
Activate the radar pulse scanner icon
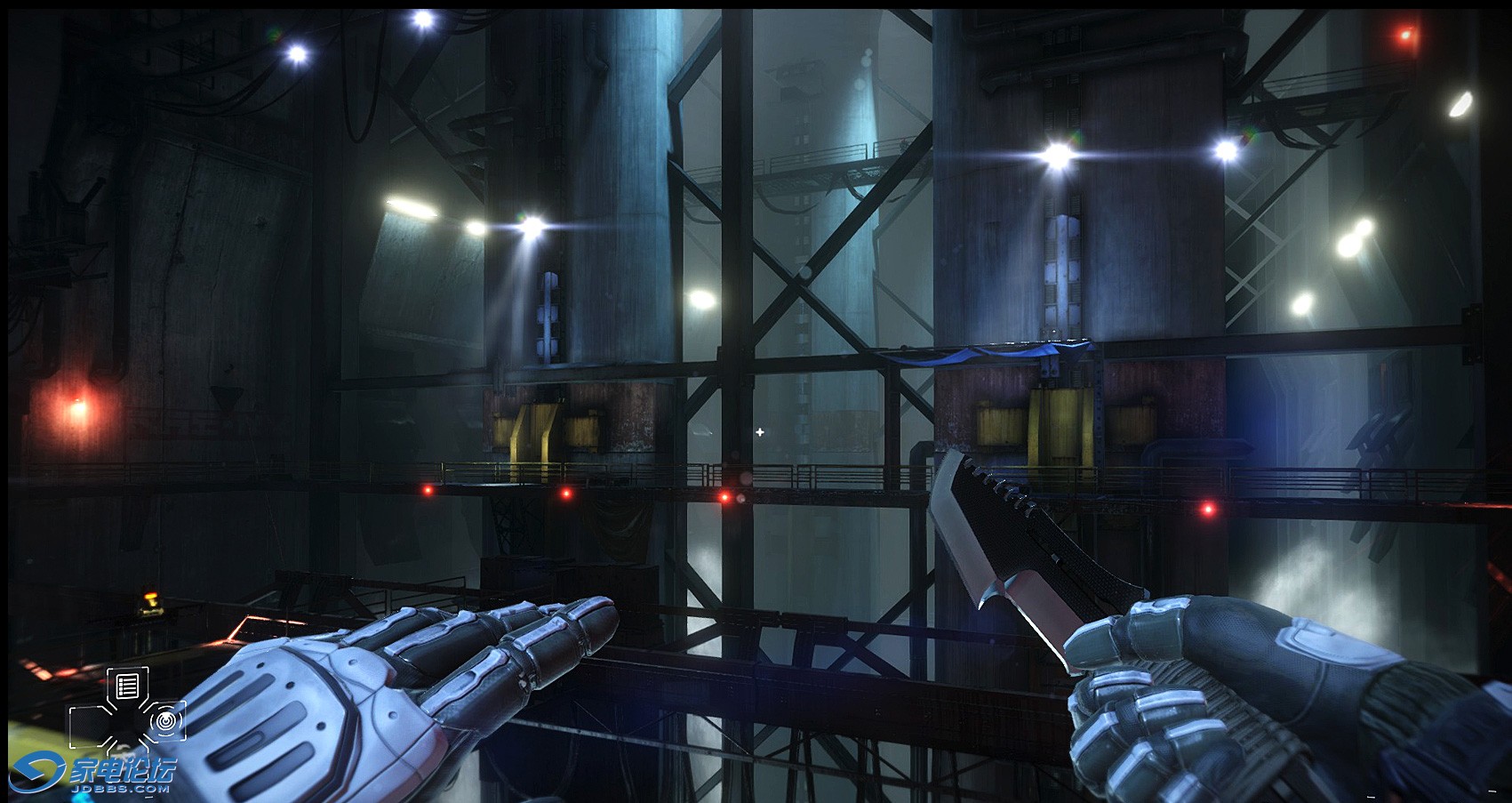(x=165, y=720)
